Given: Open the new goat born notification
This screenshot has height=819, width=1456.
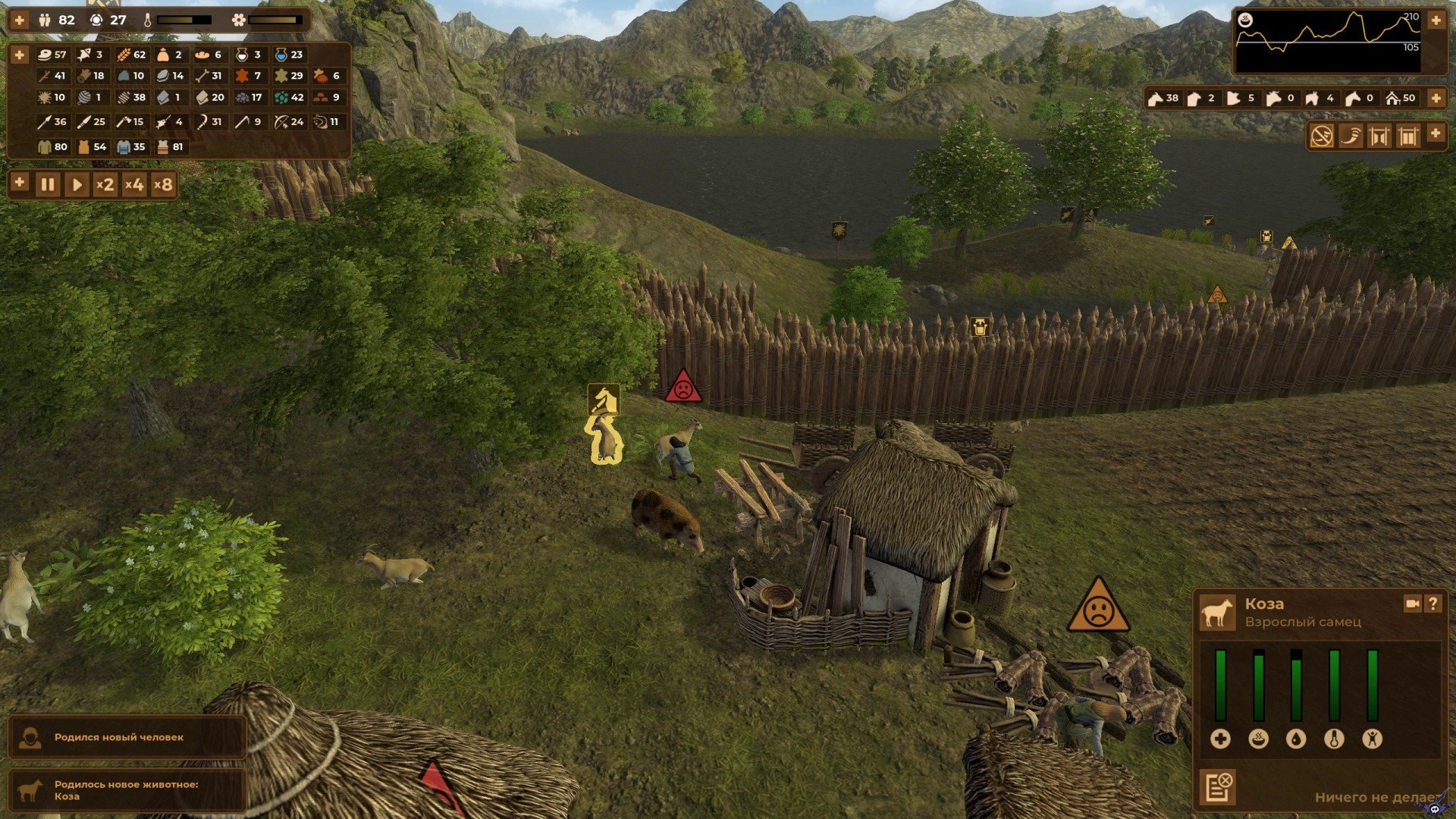Looking at the screenshot, I should 127,790.
